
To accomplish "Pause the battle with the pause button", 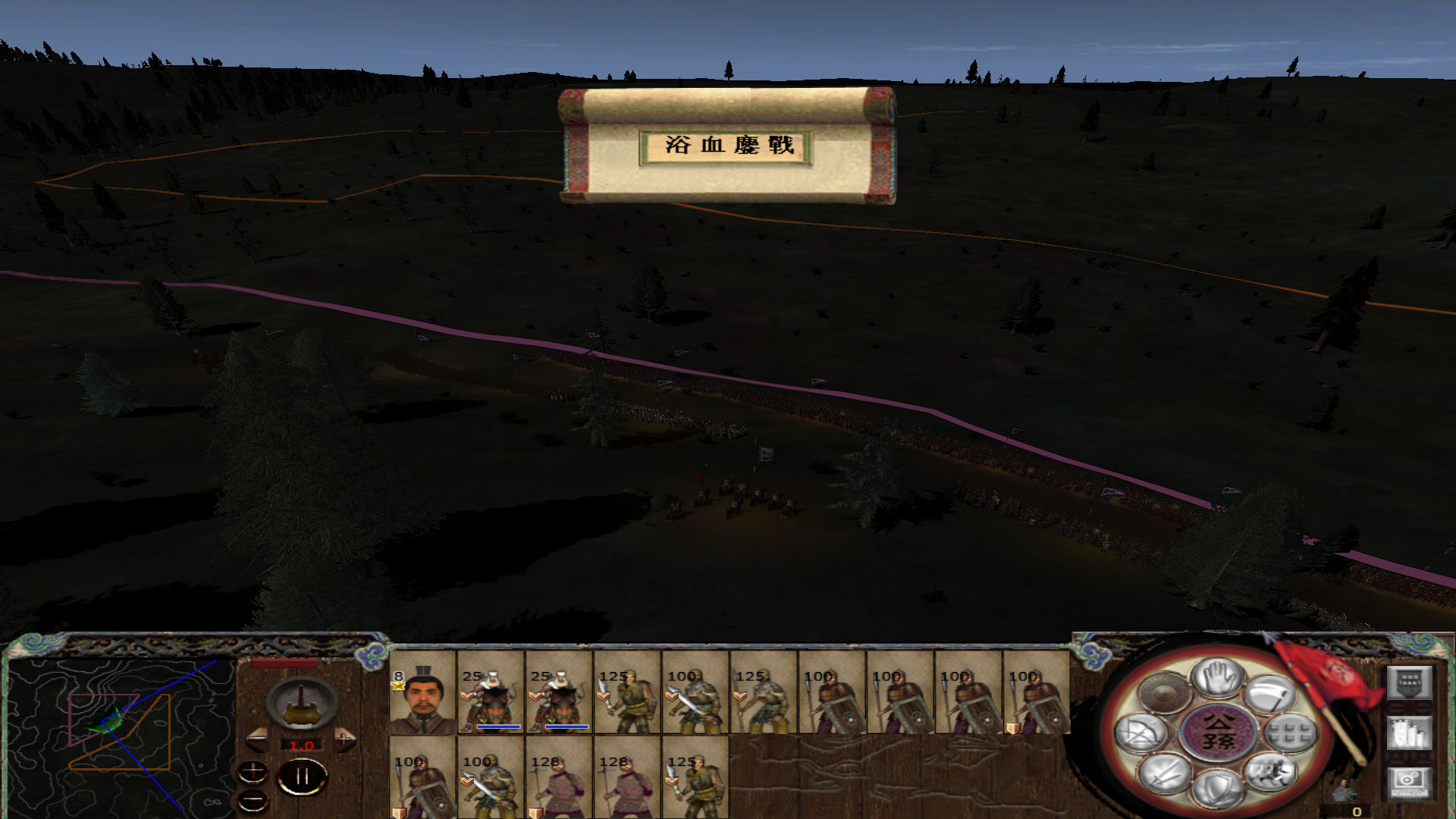I will pos(302,774).
